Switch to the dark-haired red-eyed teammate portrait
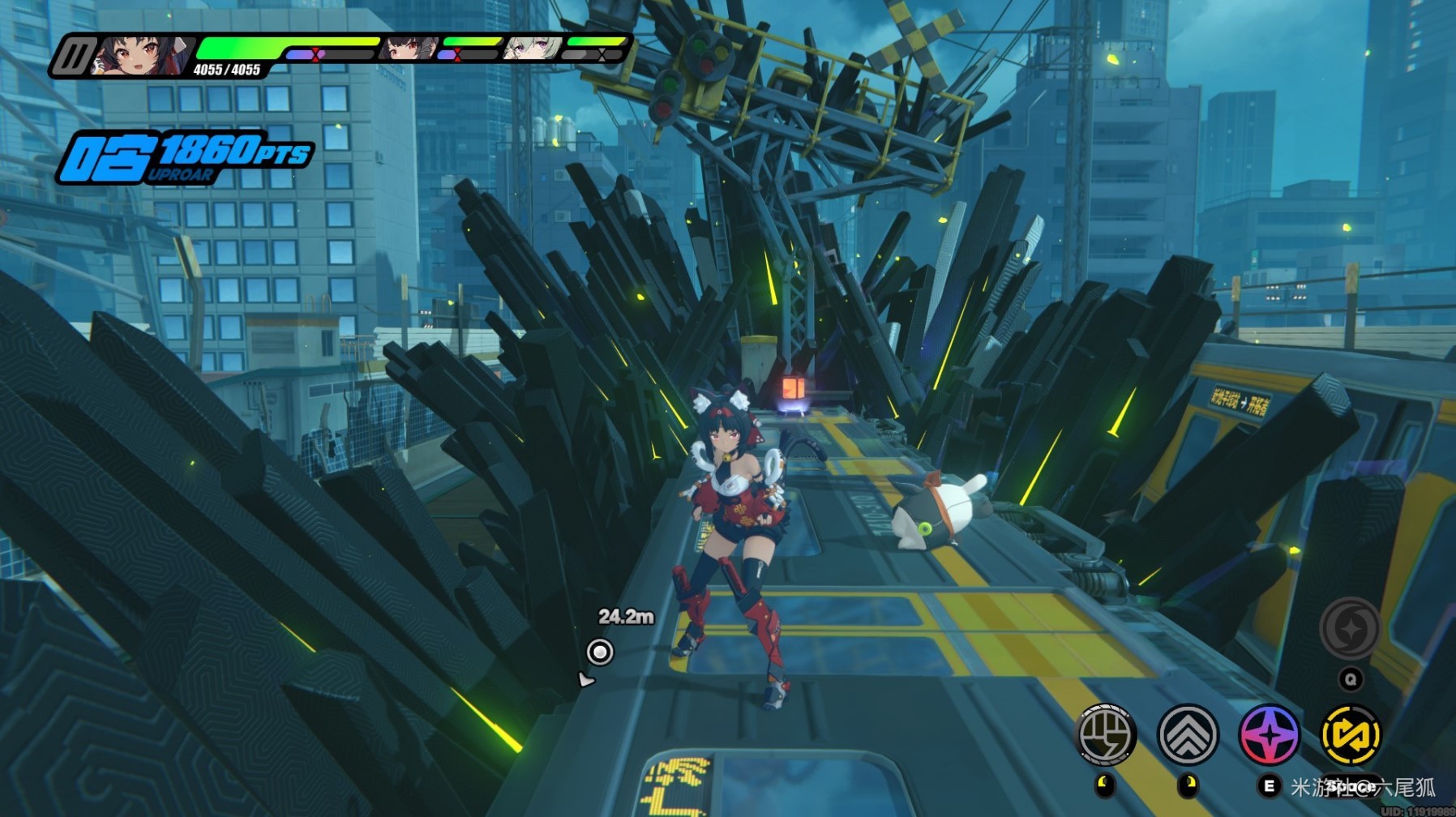 408,49
